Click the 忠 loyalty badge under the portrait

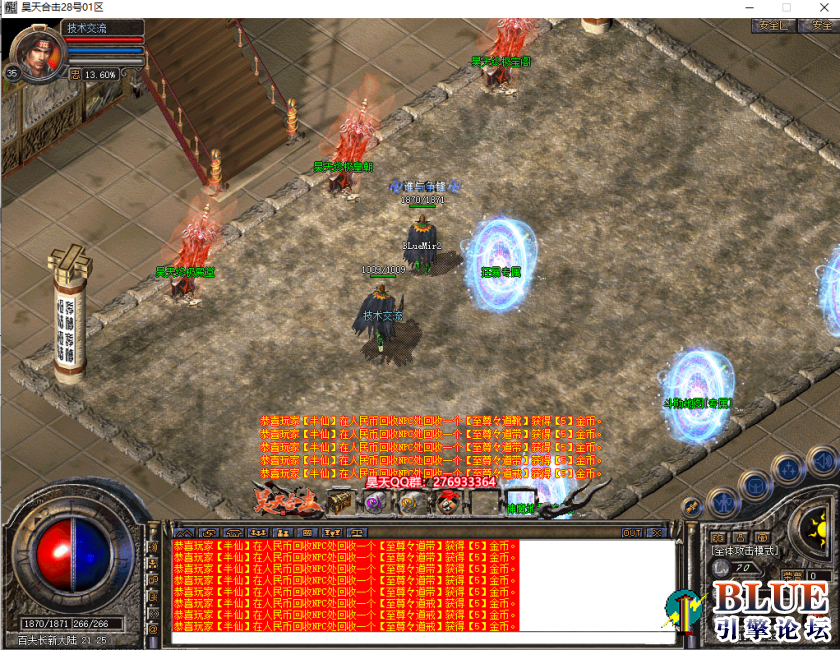point(75,73)
